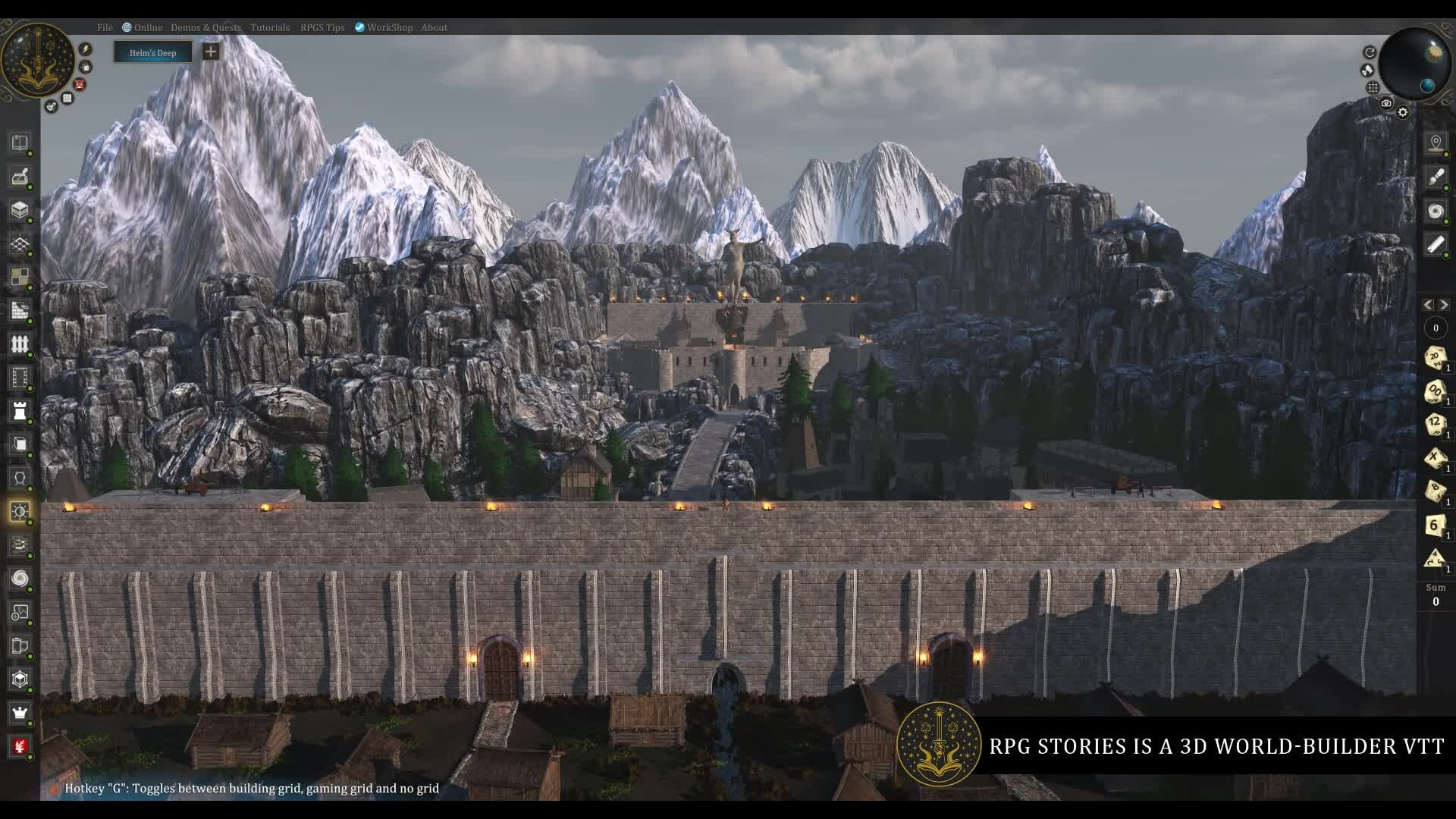Open the Tutorials menu
Viewport: 1456px width, 819px height.
(x=270, y=27)
